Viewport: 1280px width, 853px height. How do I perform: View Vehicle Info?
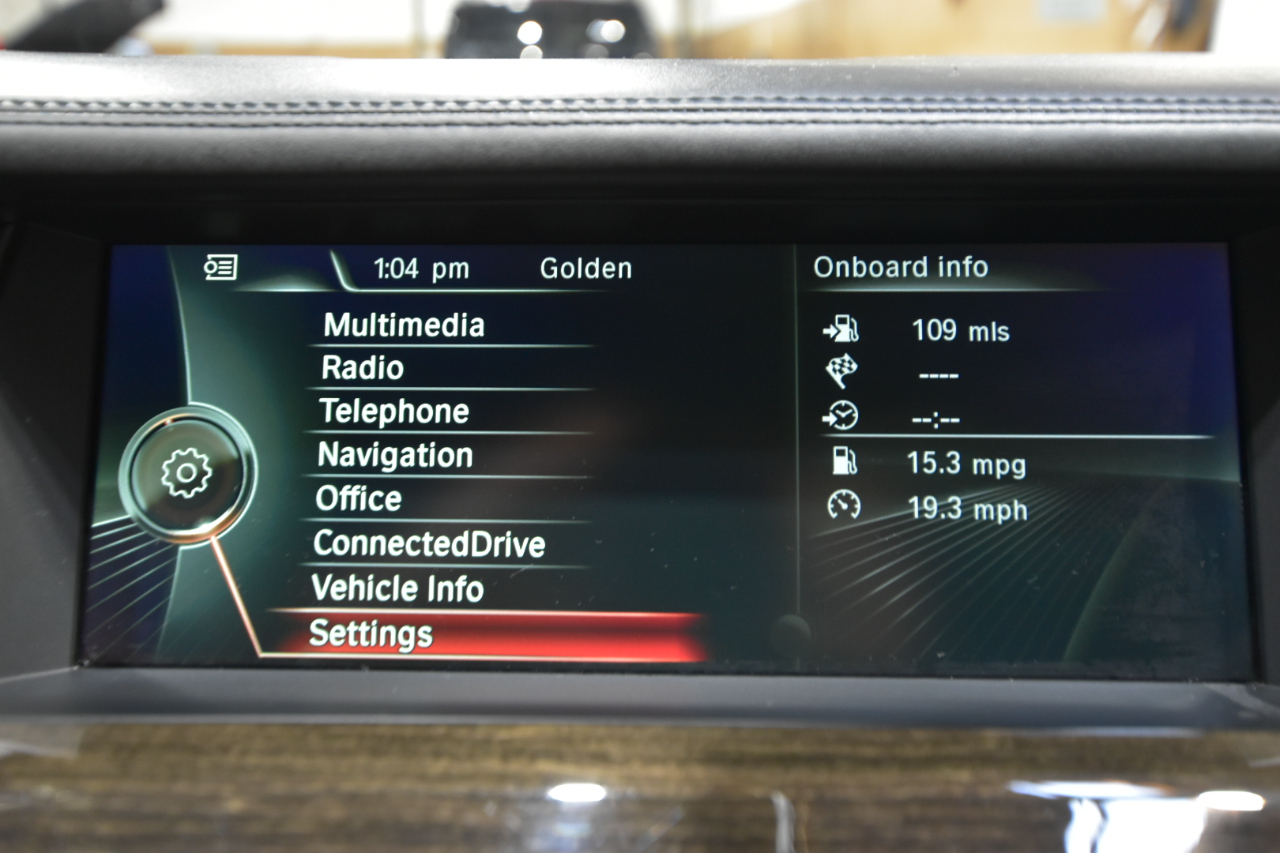[399, 589]
